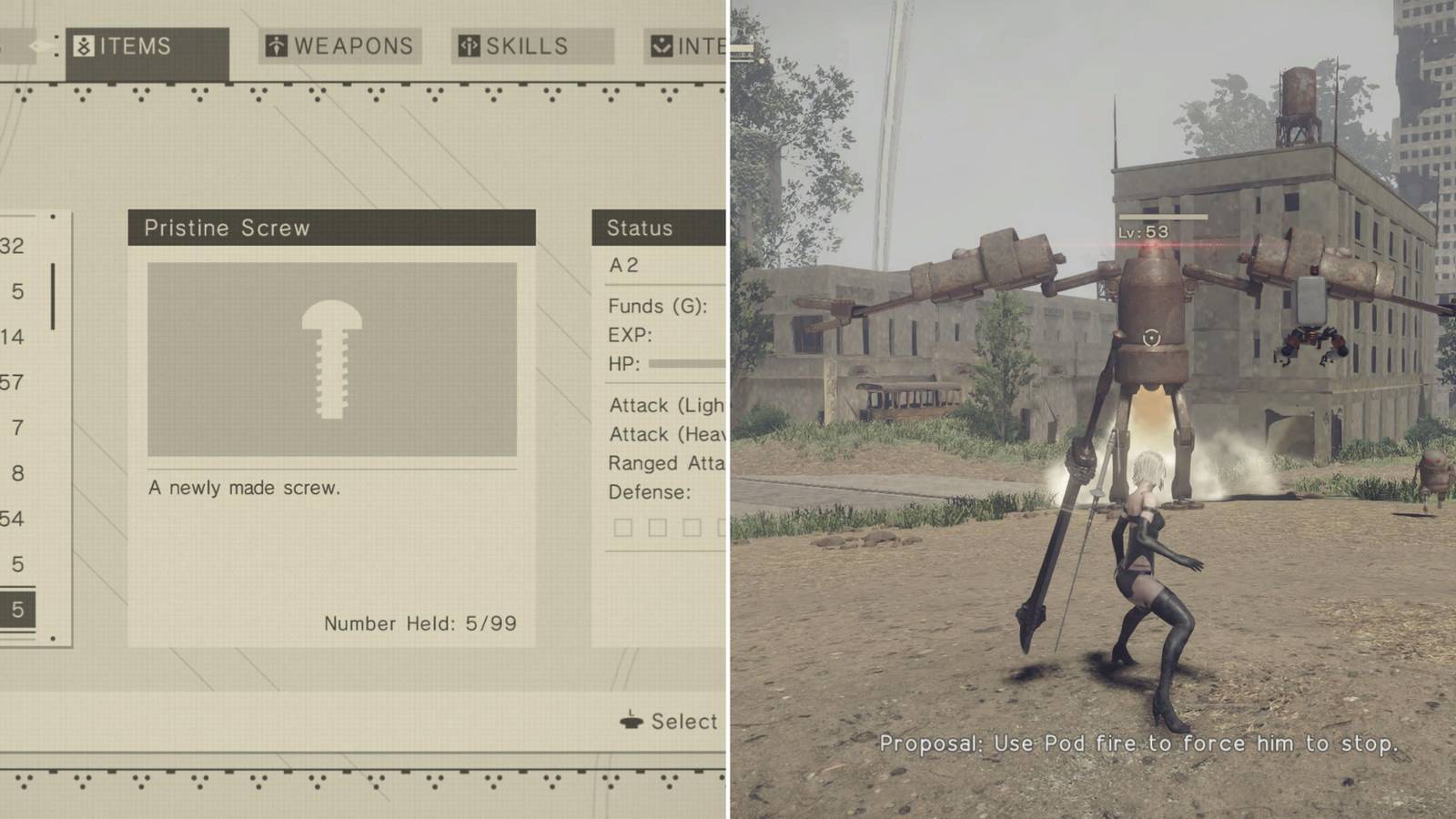This screenshot has width=1456, height=819.
Task: Check the last box under Defense
Action: pyautogui.click(x=722, y=526)
